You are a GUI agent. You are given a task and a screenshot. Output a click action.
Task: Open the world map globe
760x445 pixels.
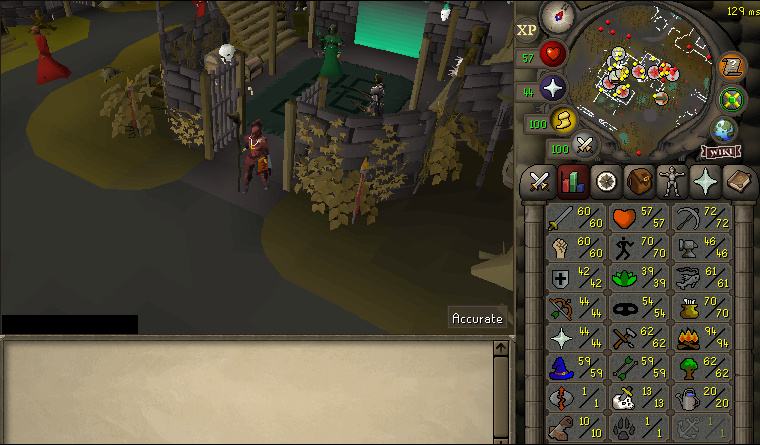point(724,130)
